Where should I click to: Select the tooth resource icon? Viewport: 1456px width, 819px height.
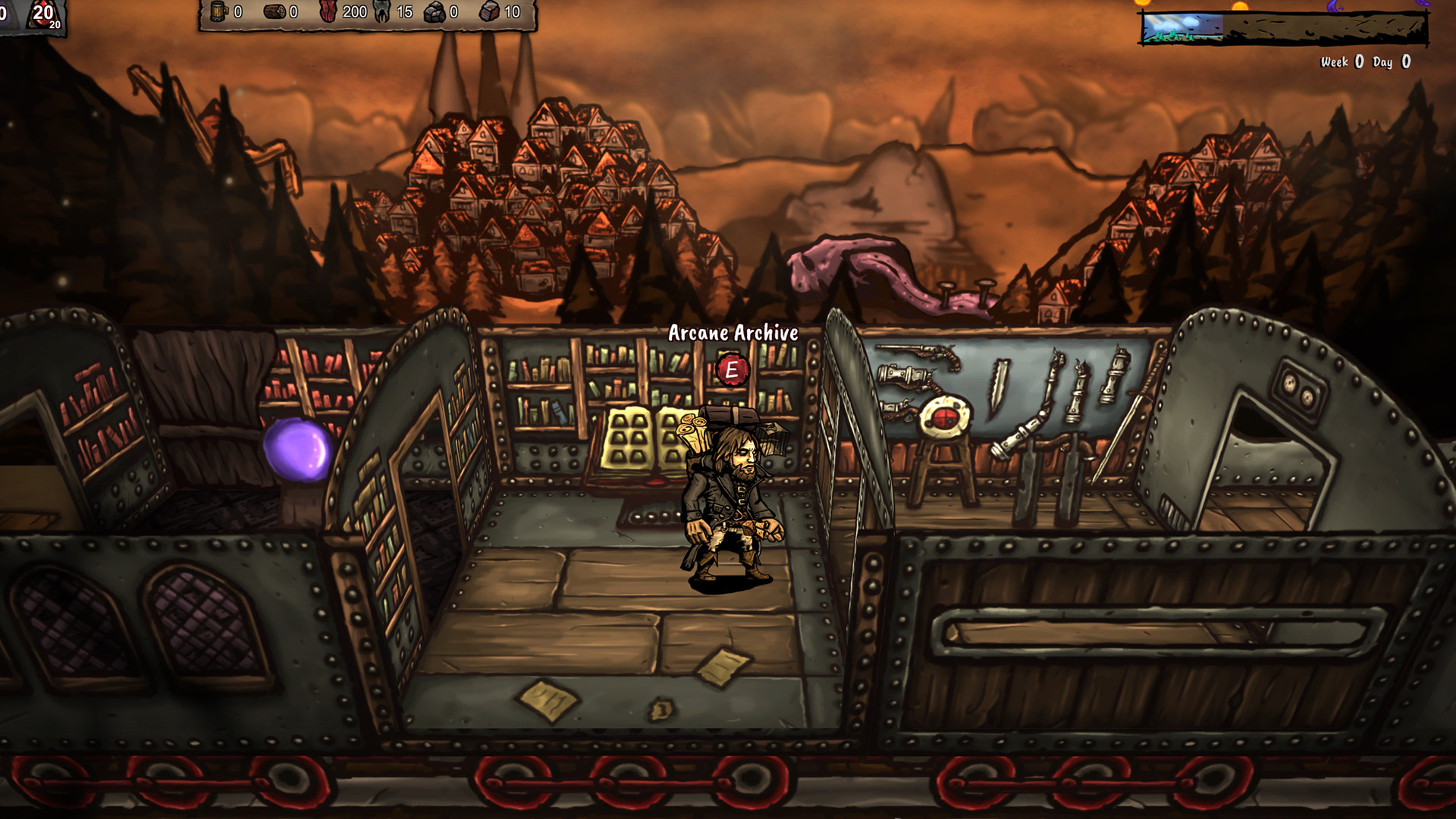click(381, 12)
